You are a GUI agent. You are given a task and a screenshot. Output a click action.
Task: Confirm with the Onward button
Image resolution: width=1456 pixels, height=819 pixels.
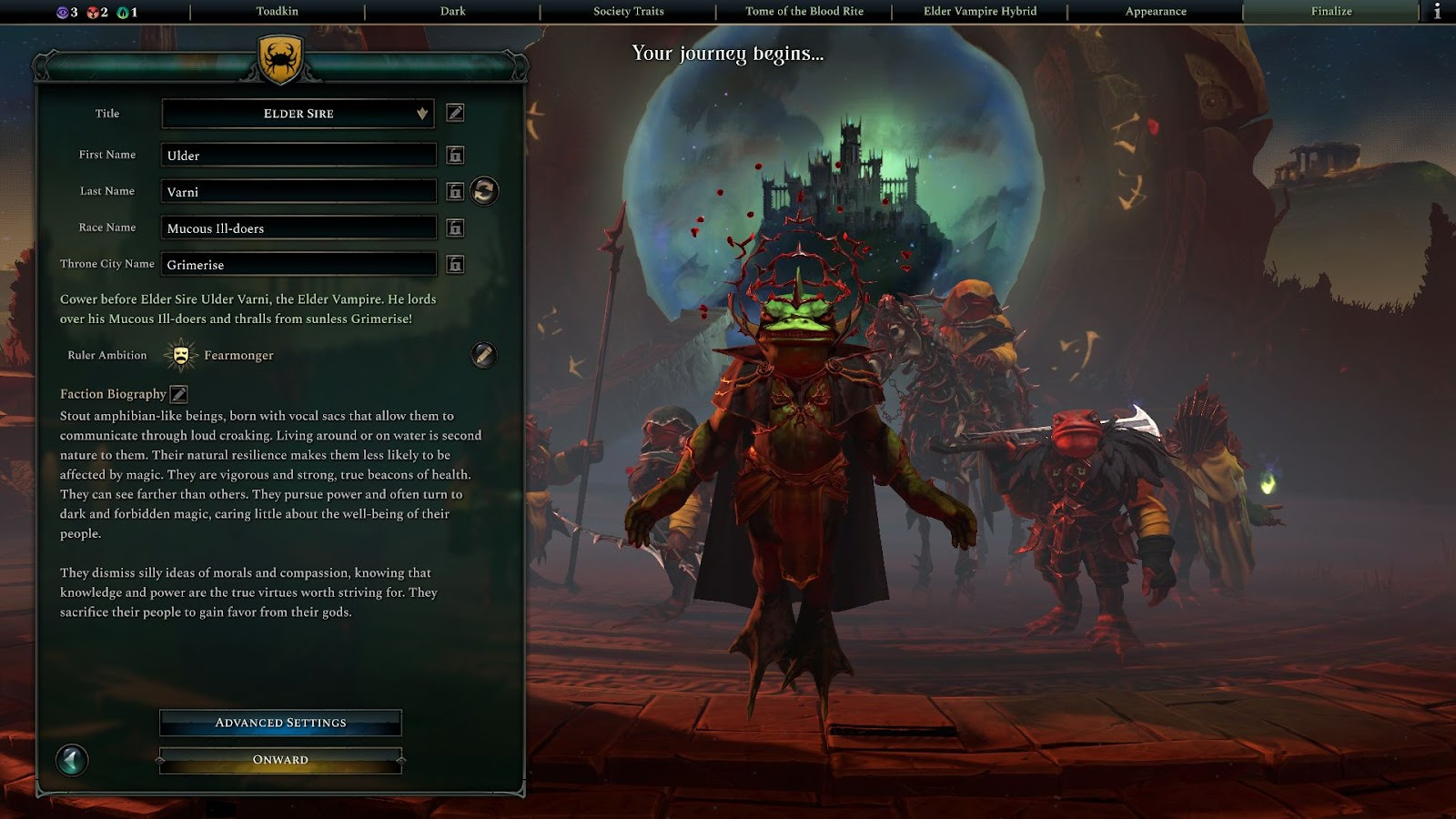pyautogui.click(x=280, y=760)
